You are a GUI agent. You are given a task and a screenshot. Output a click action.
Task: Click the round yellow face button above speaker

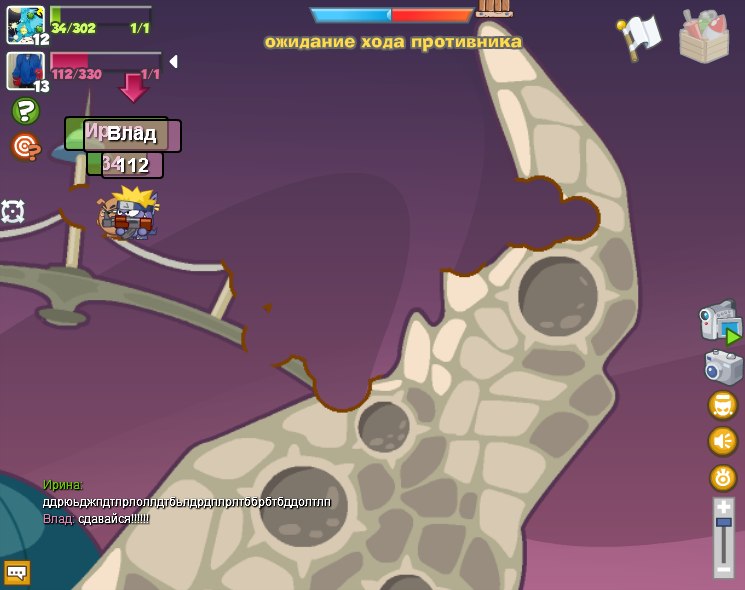[x=722, y=405]
